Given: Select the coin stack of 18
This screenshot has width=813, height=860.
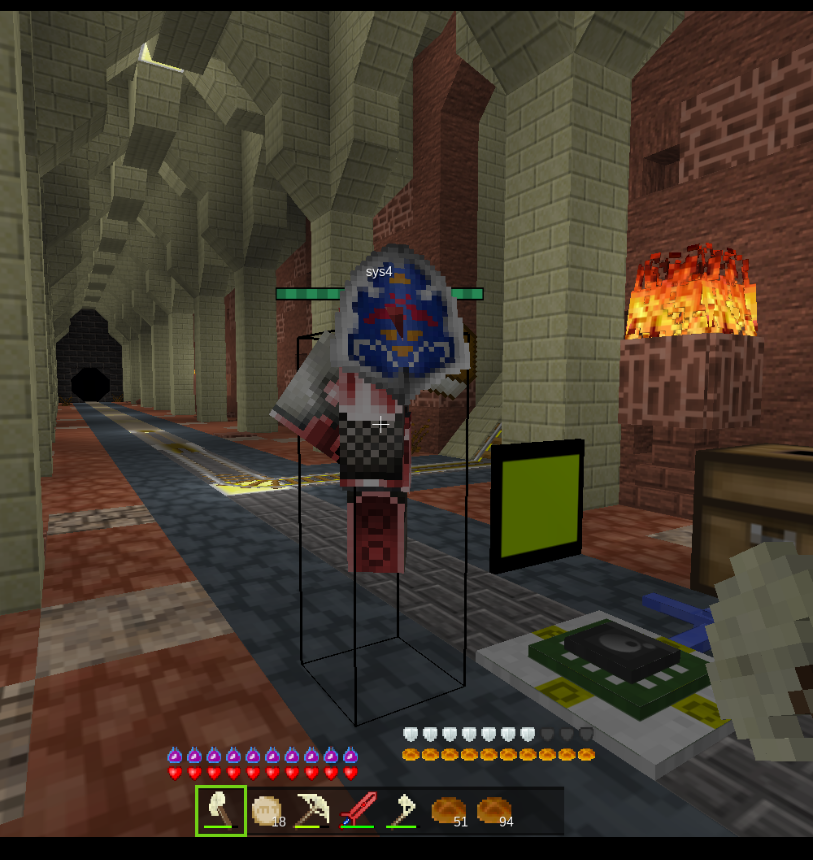Looking at the screenshot, I should point(267,810).
